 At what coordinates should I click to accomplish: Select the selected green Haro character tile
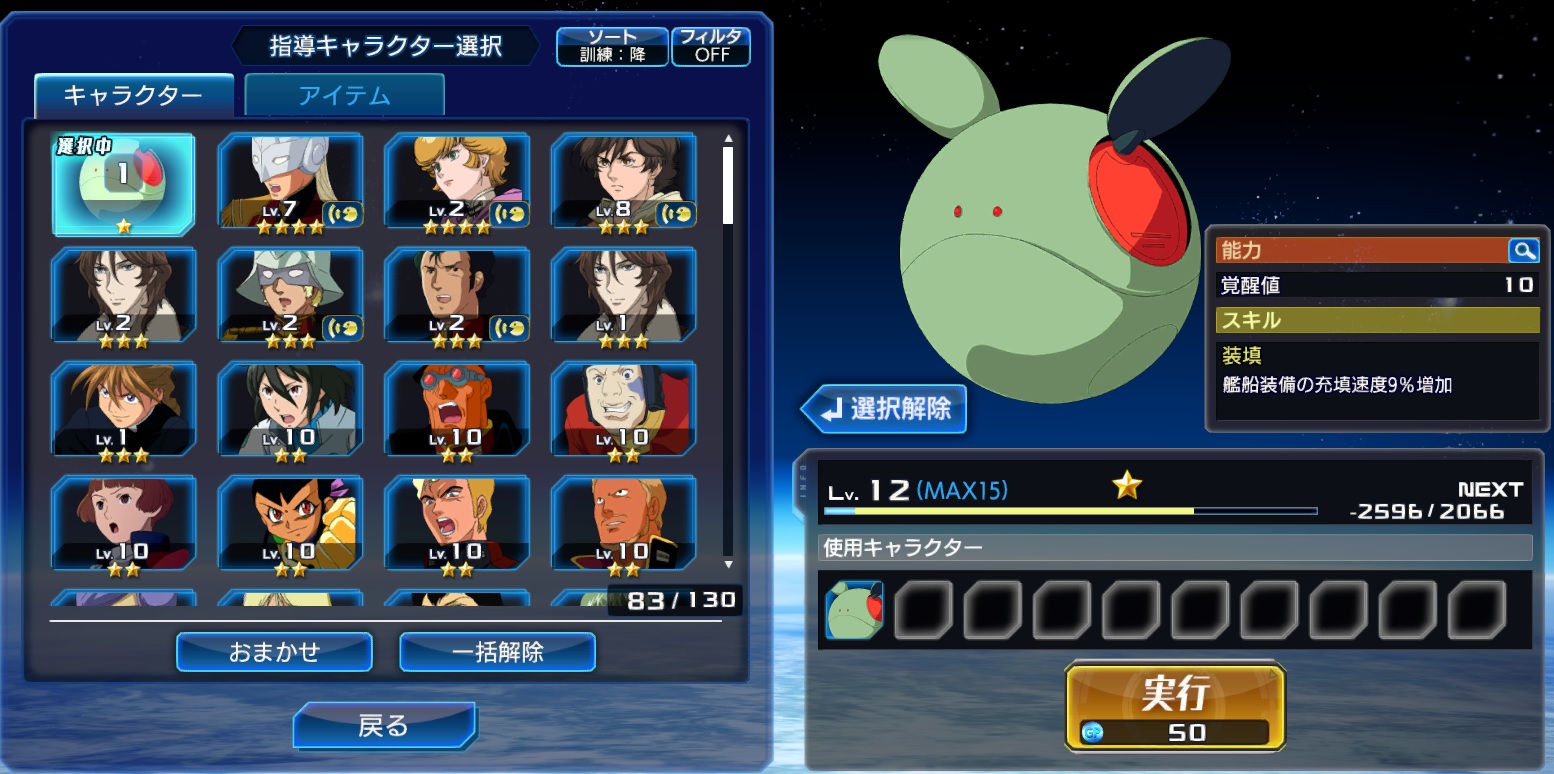coord(123,185)
